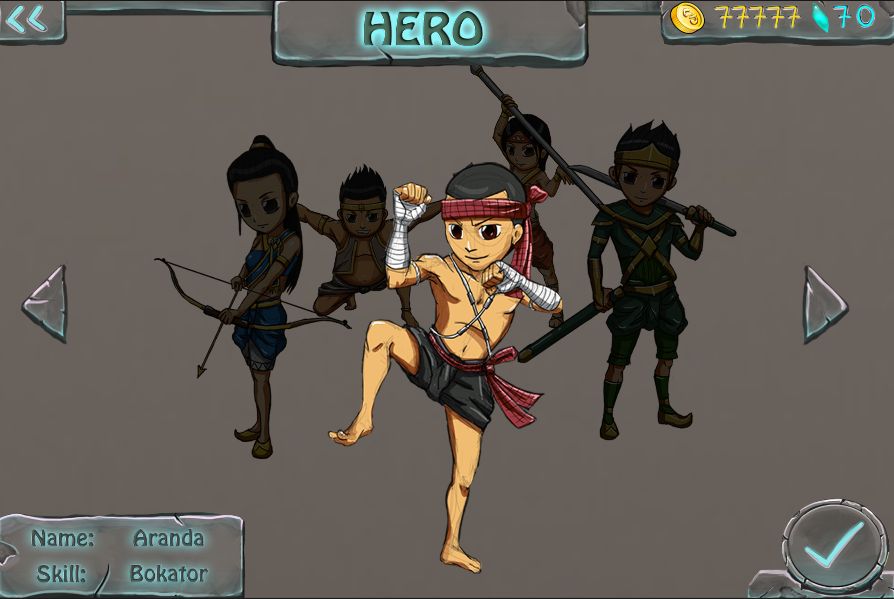Show the next hero with right arrow
The image size is (894, 599).
click(x=824, y=304)
